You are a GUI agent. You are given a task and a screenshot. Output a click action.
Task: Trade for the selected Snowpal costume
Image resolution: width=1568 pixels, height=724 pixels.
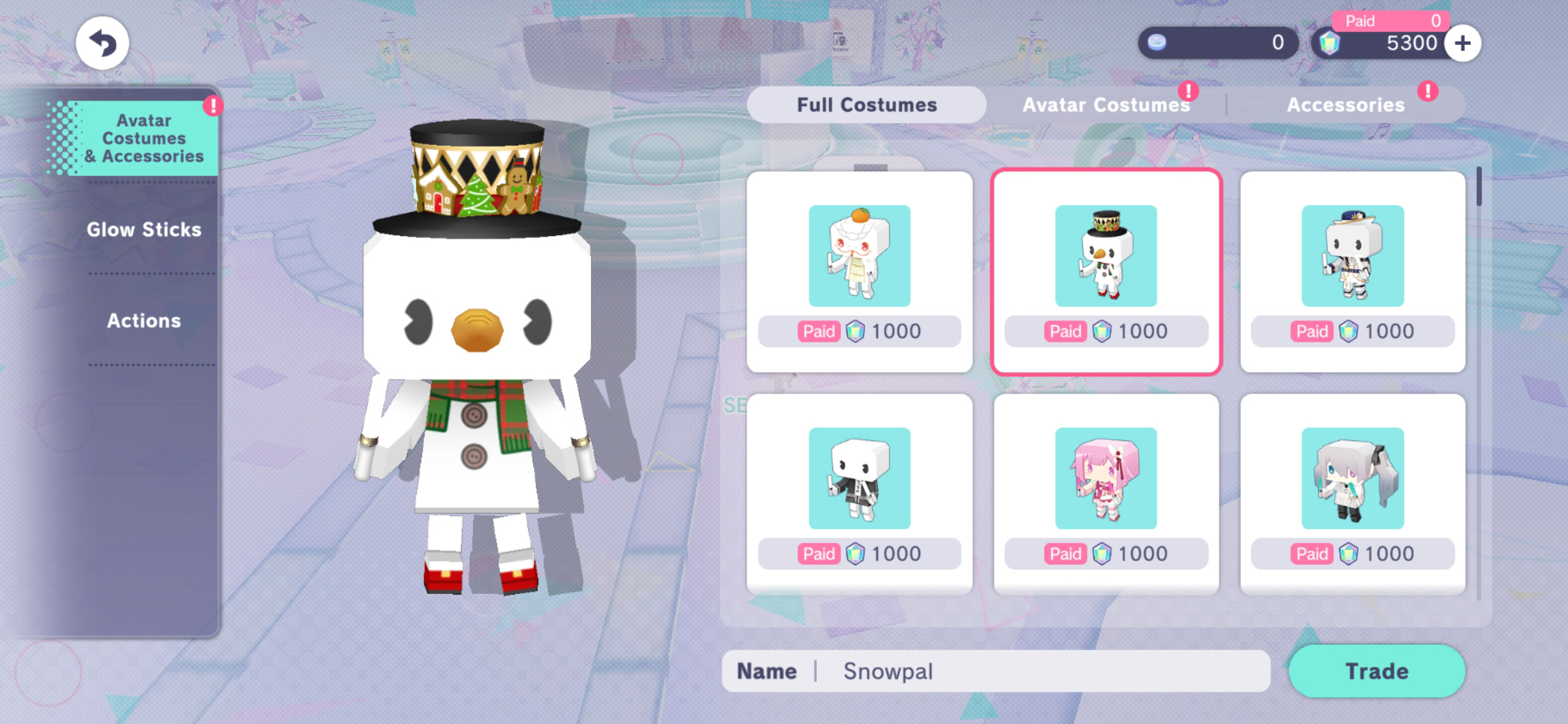(1376, 671)
